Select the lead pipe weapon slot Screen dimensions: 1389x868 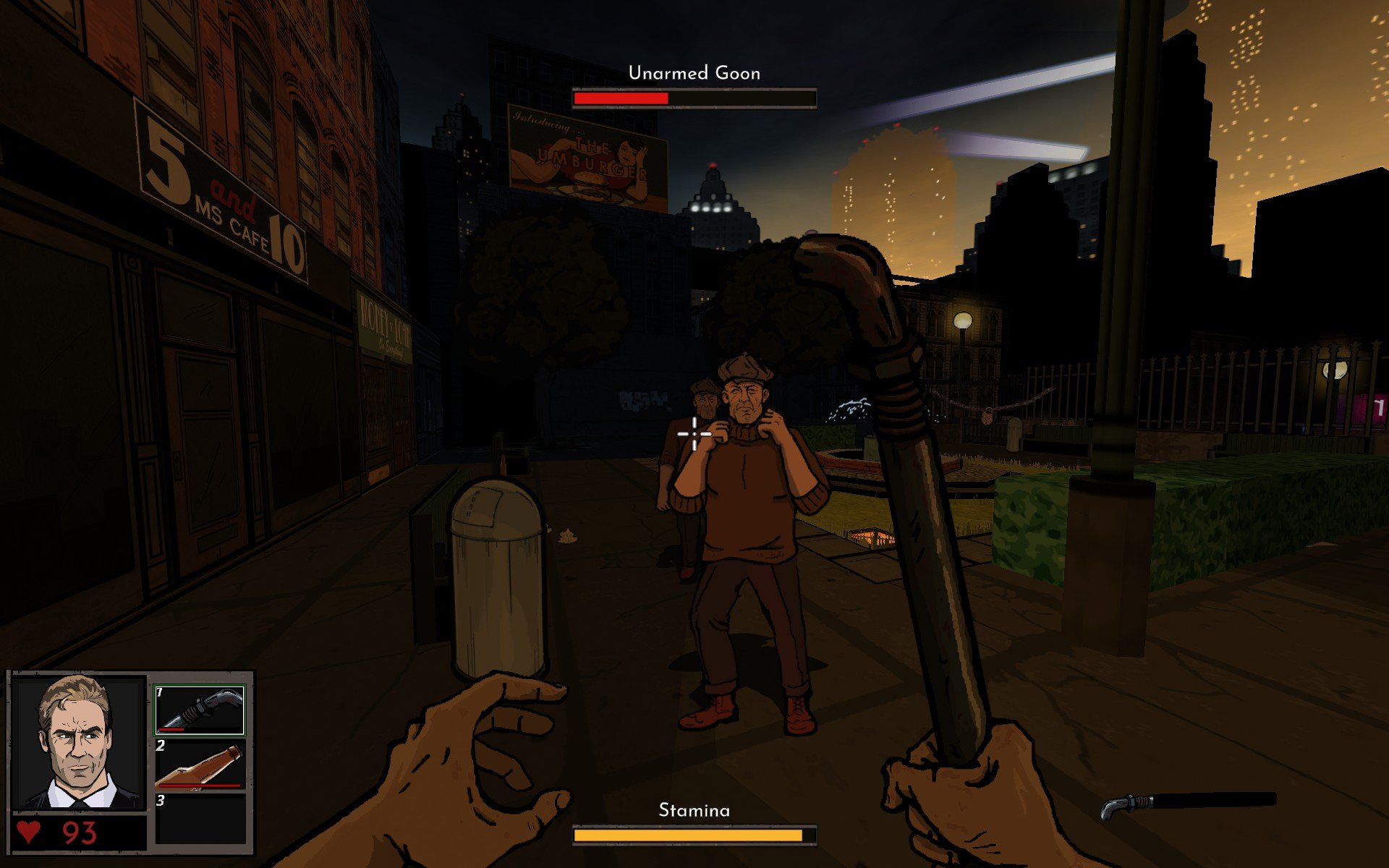[200, 710]
